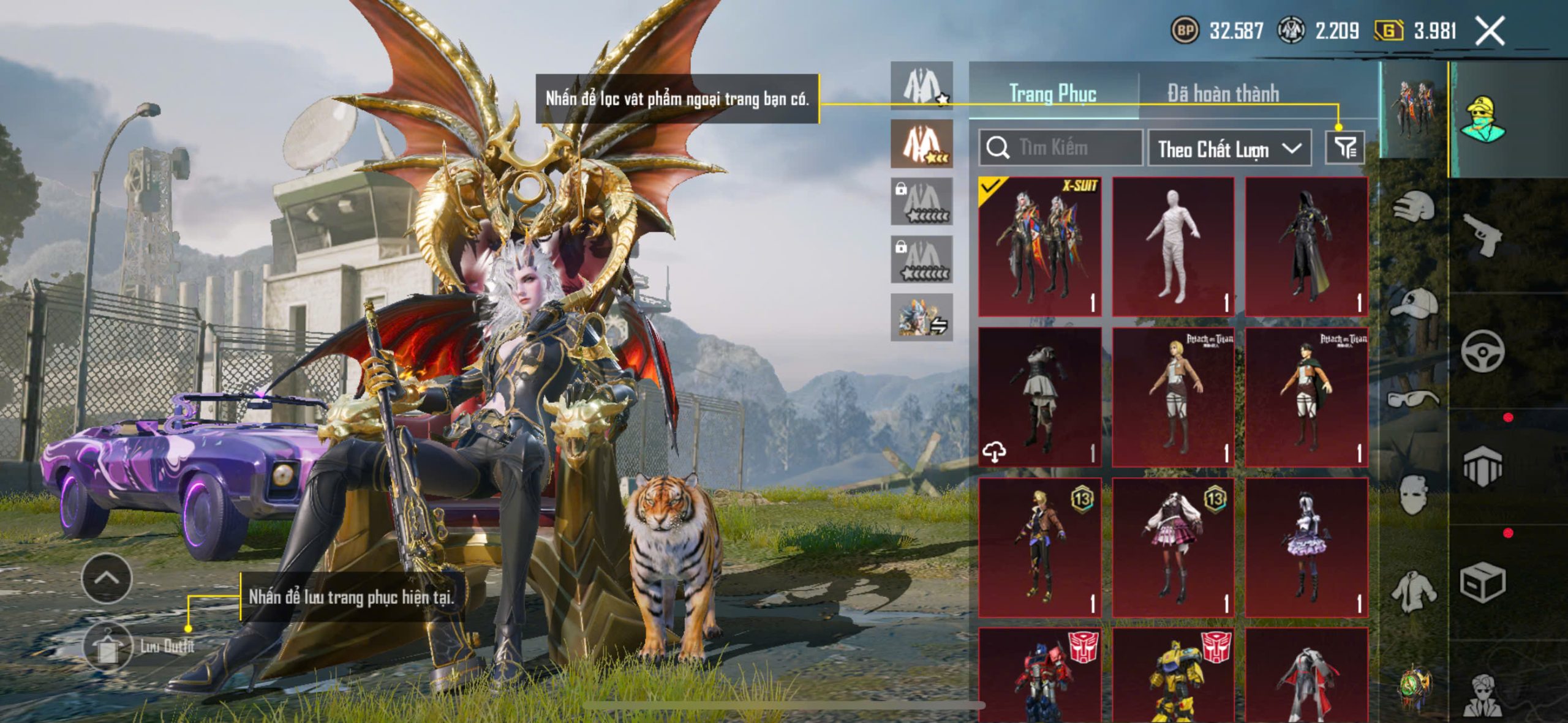1568x723 pixels.
Task: Open the Theo Chất Lượng sort dropdown
Action: pyautogui.click(x=1229, y=149)
